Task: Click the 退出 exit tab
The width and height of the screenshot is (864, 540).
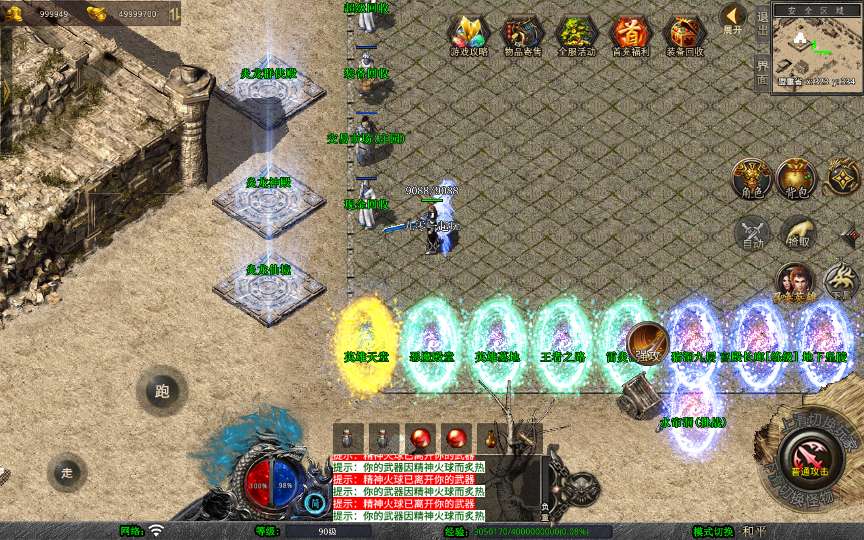Action: pyautogui.click(x=762, y=27)
